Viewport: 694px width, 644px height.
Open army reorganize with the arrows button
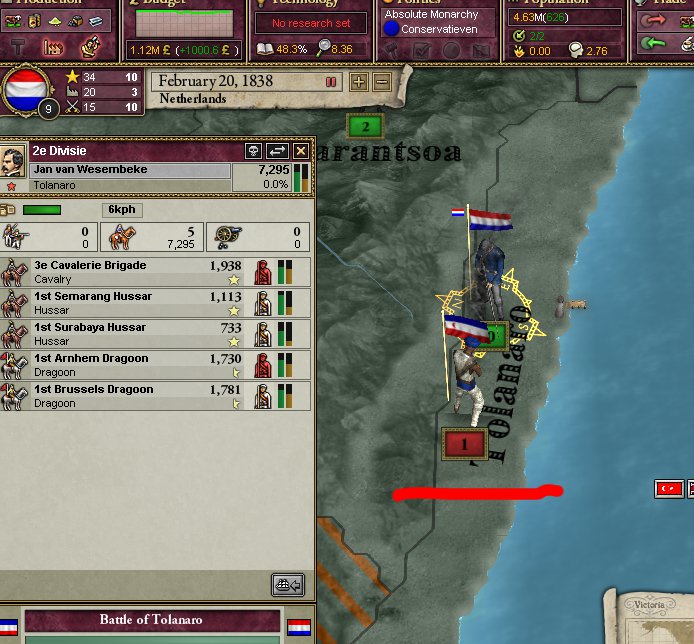point(277,151)
